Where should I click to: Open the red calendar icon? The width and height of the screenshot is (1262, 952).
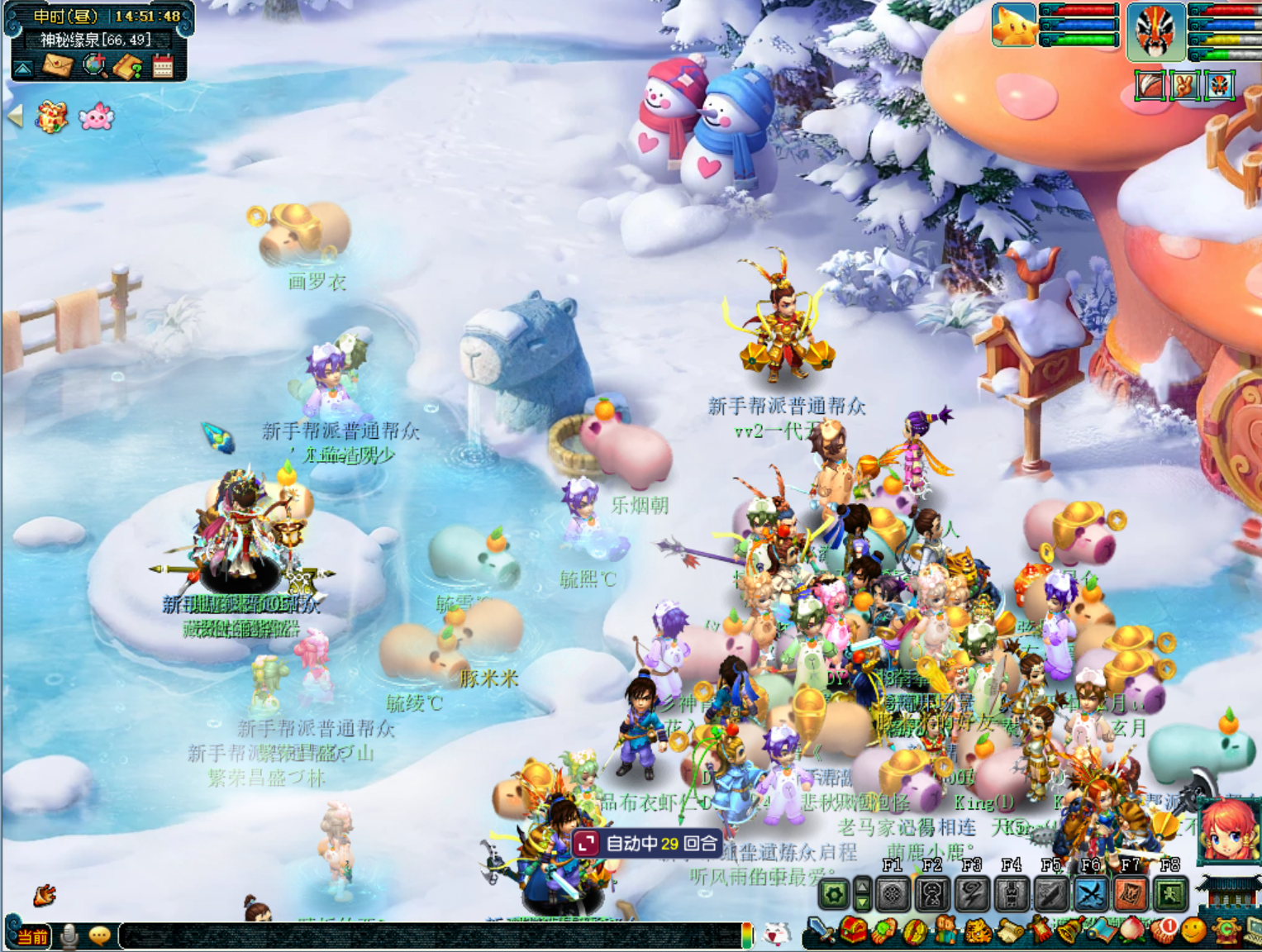pos(163,65)
